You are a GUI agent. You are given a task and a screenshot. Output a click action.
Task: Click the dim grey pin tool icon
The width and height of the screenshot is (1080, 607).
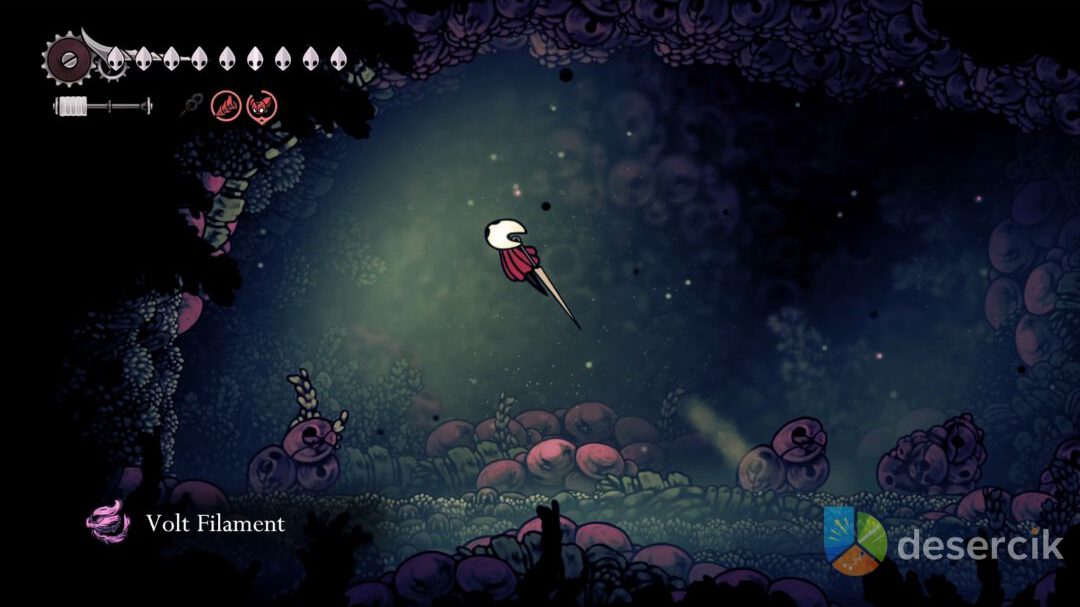(191, 105)
